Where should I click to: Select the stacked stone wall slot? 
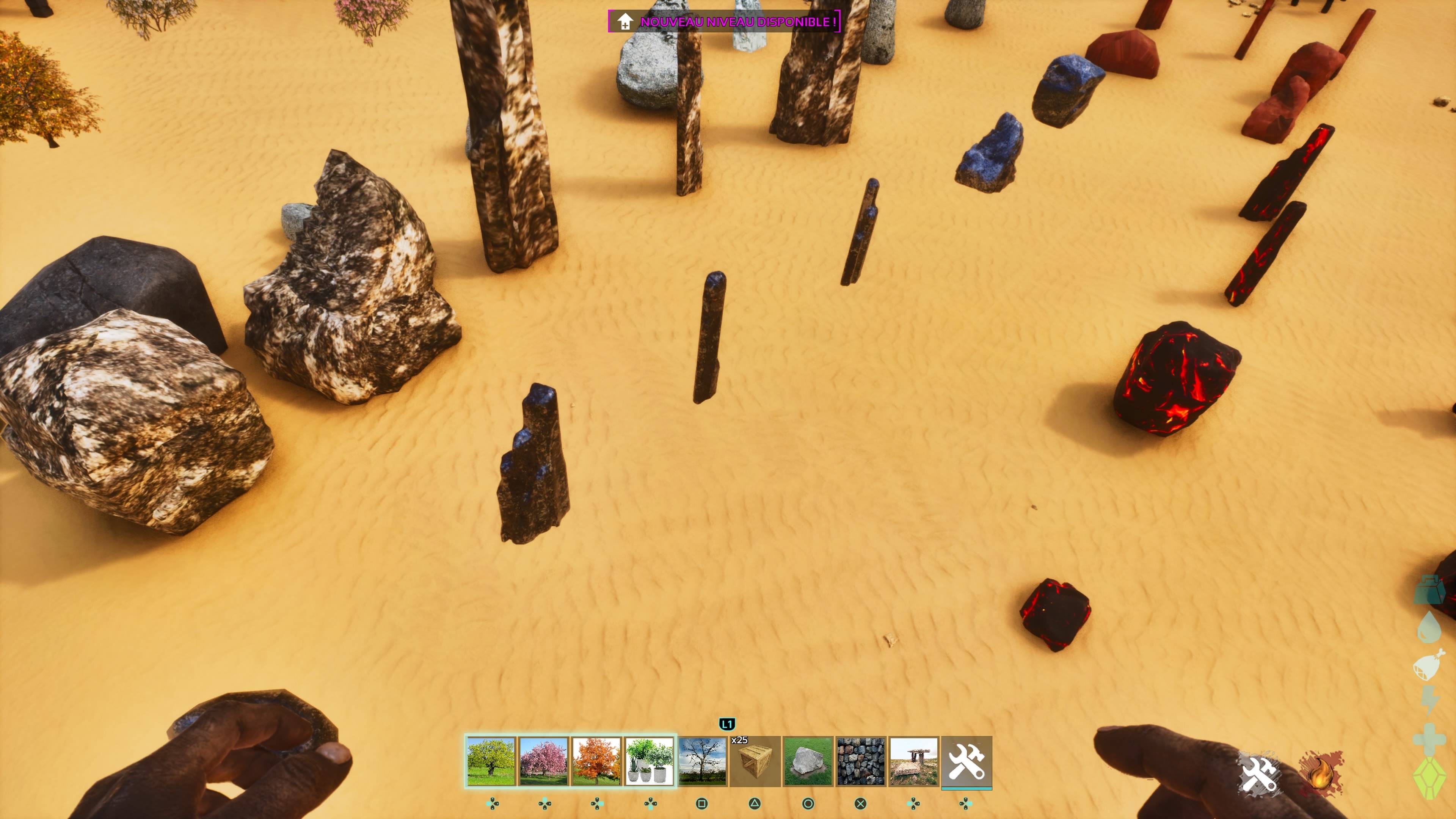pos(861,761)
